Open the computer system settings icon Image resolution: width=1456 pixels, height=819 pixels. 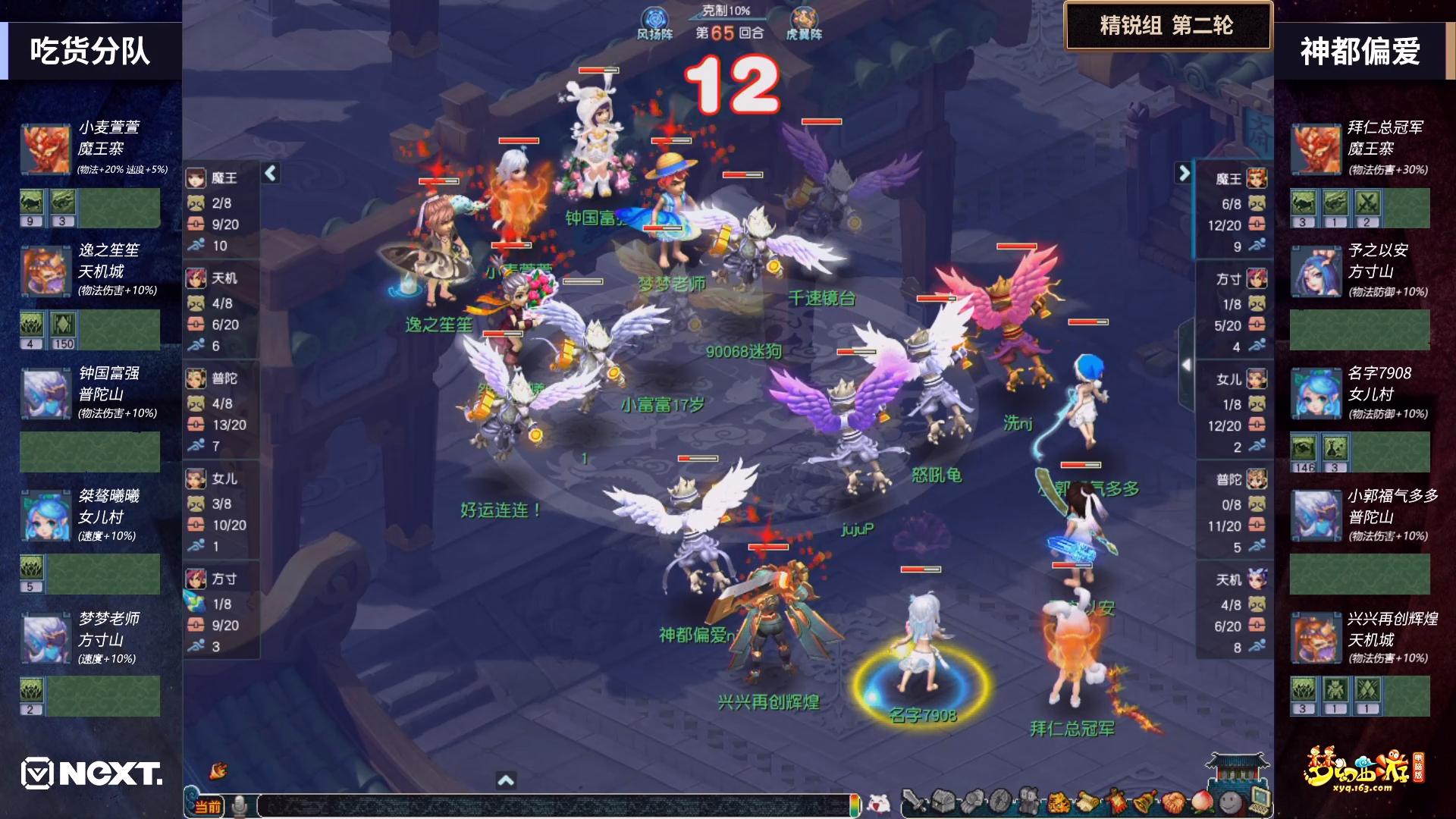(1259, 799)
